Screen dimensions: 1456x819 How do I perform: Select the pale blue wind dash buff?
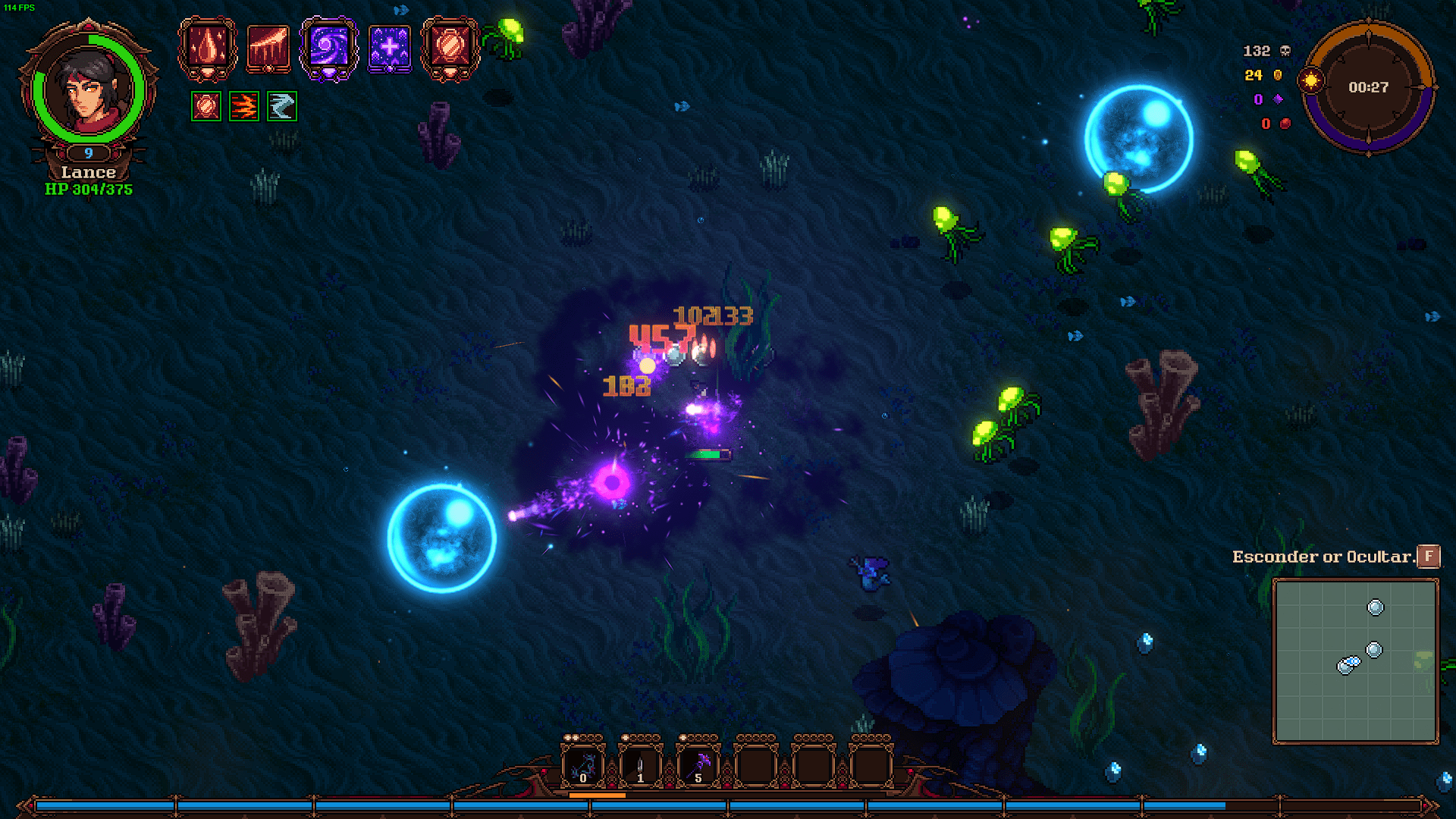click(281, 106)
